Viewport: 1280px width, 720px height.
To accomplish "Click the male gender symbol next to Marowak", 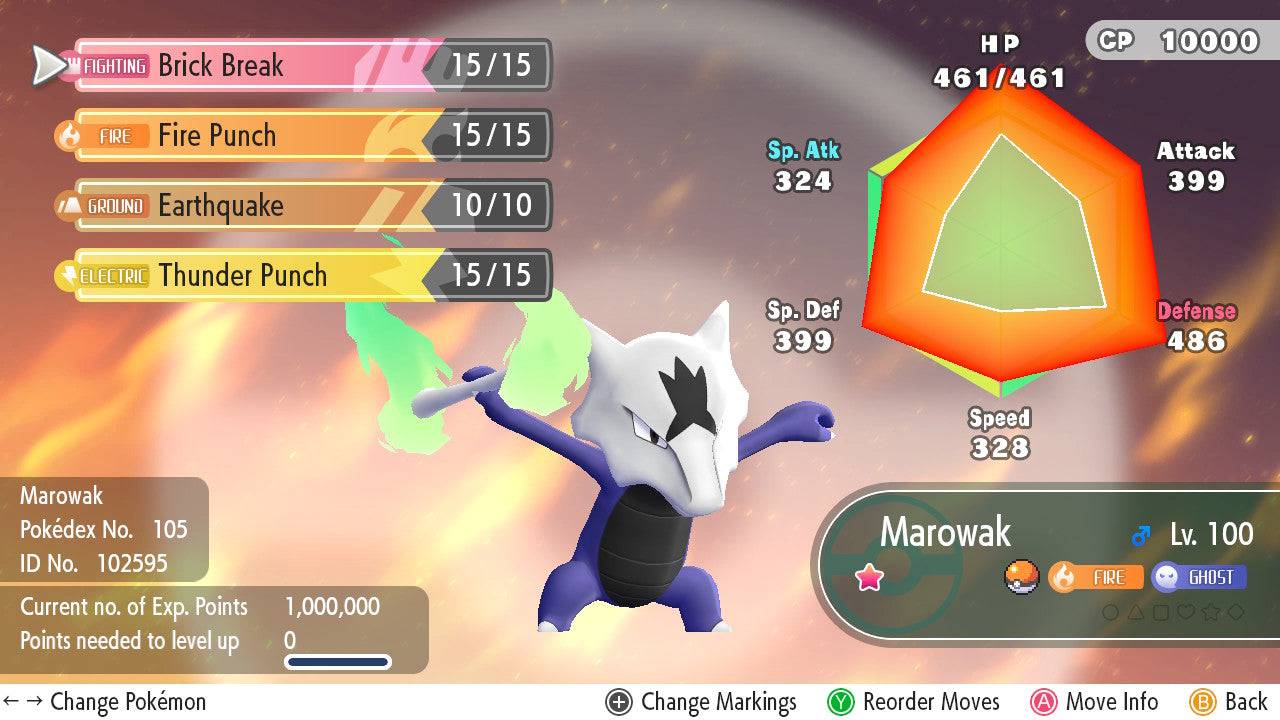I will (x=1140, y=532).
